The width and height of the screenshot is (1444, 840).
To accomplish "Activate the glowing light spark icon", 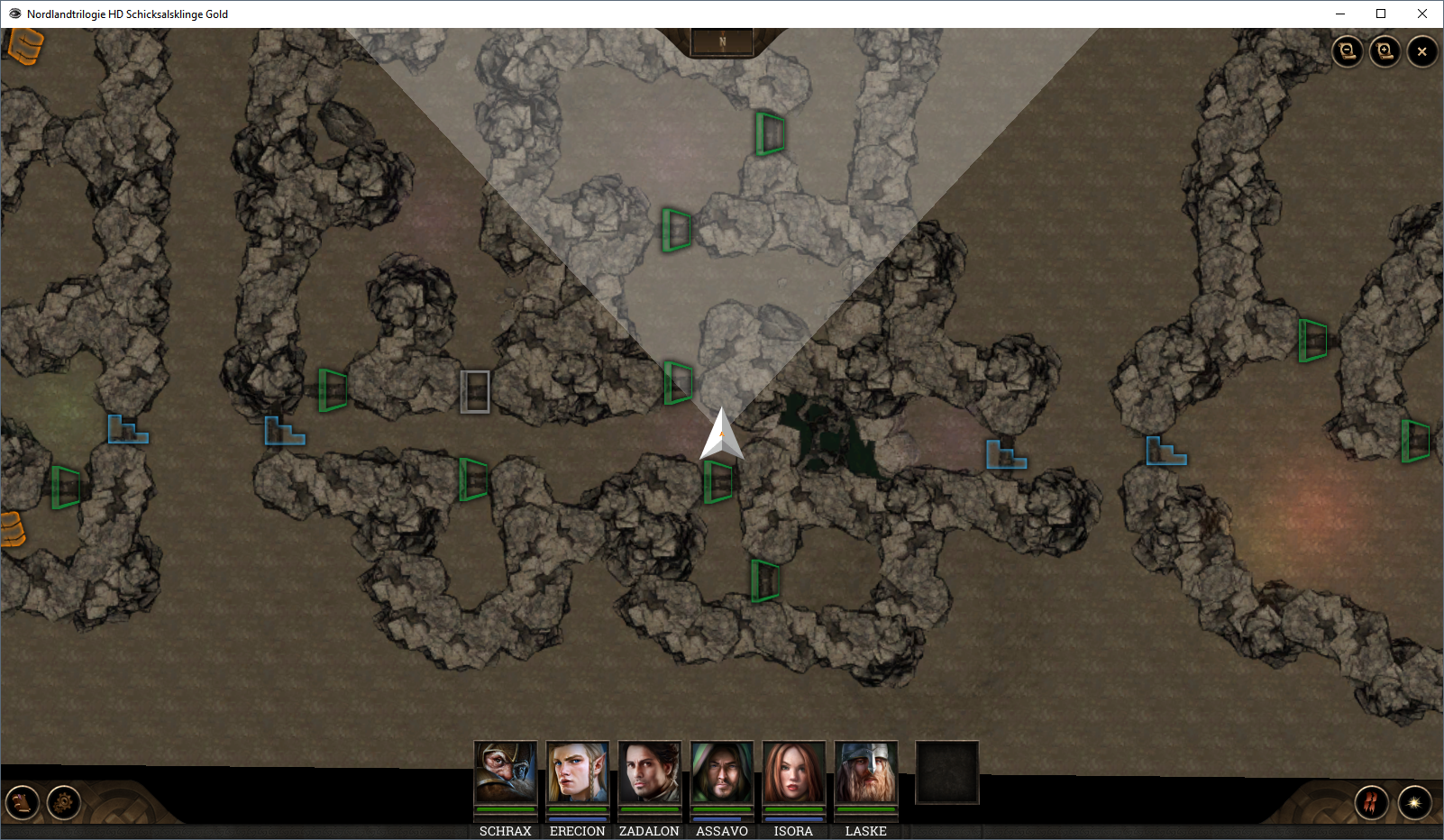I will [1414, 802].
